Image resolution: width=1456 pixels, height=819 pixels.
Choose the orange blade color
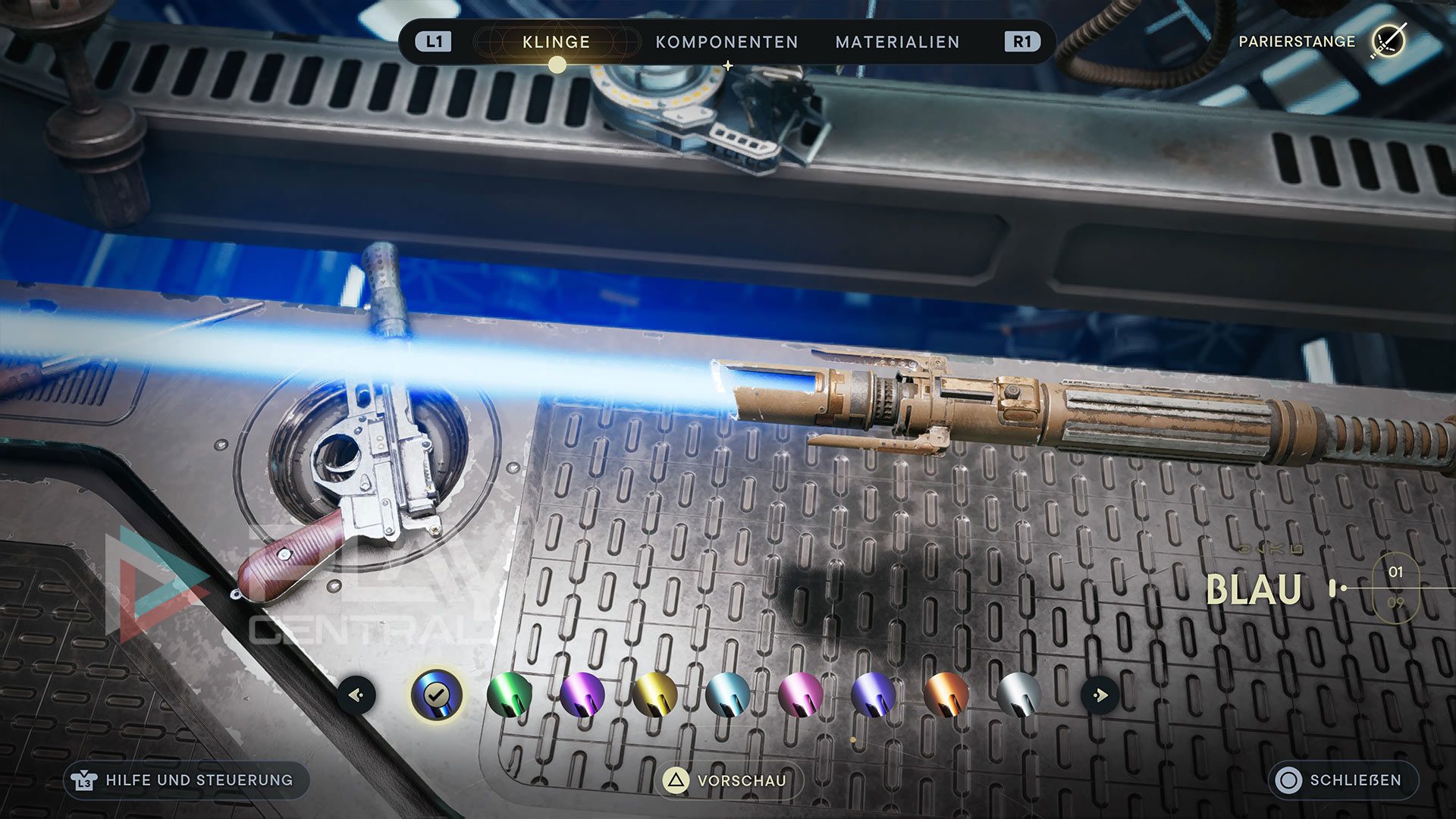[946, 694]
